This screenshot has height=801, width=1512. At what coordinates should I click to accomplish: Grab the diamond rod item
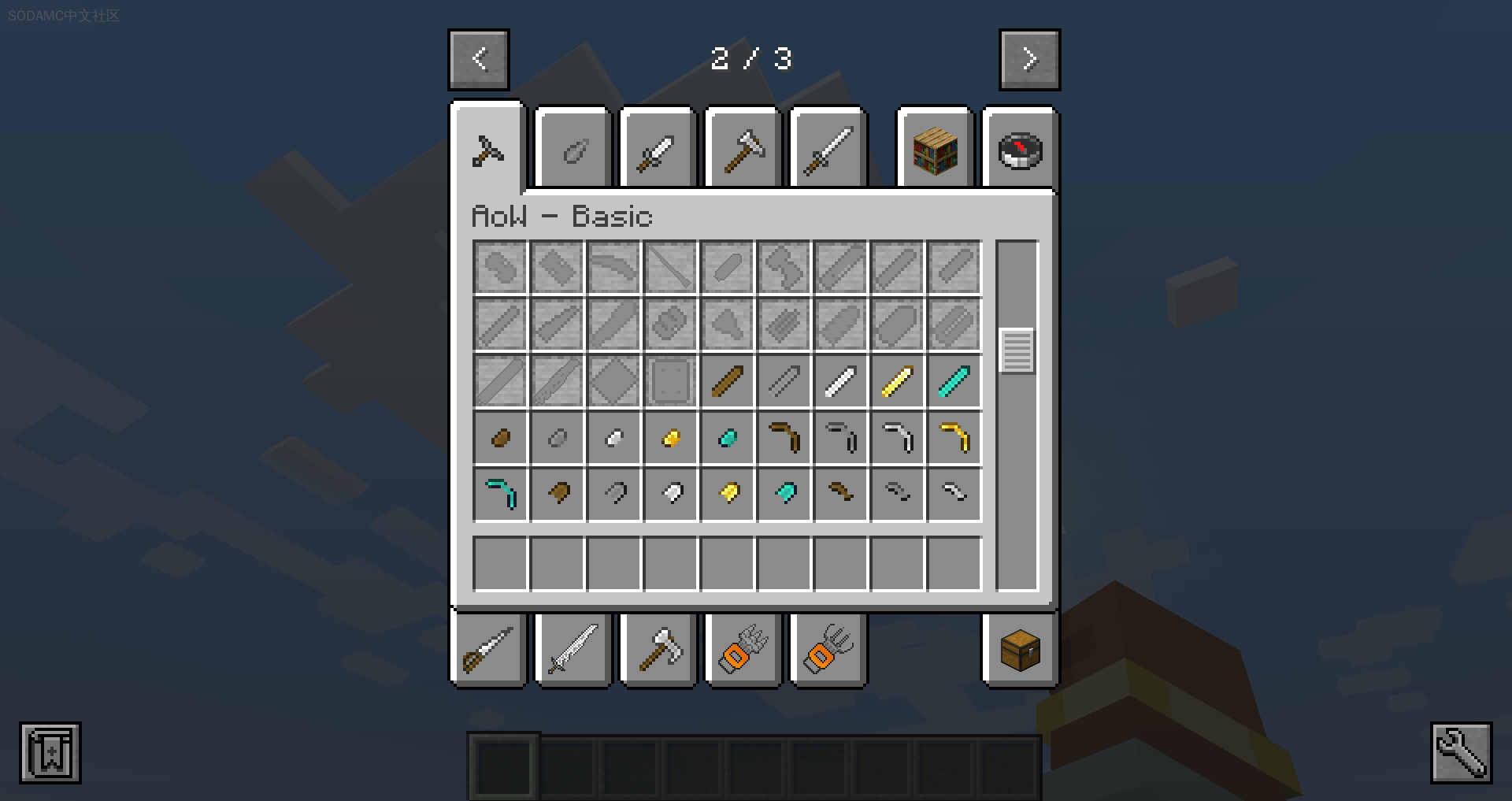[954, 381]
